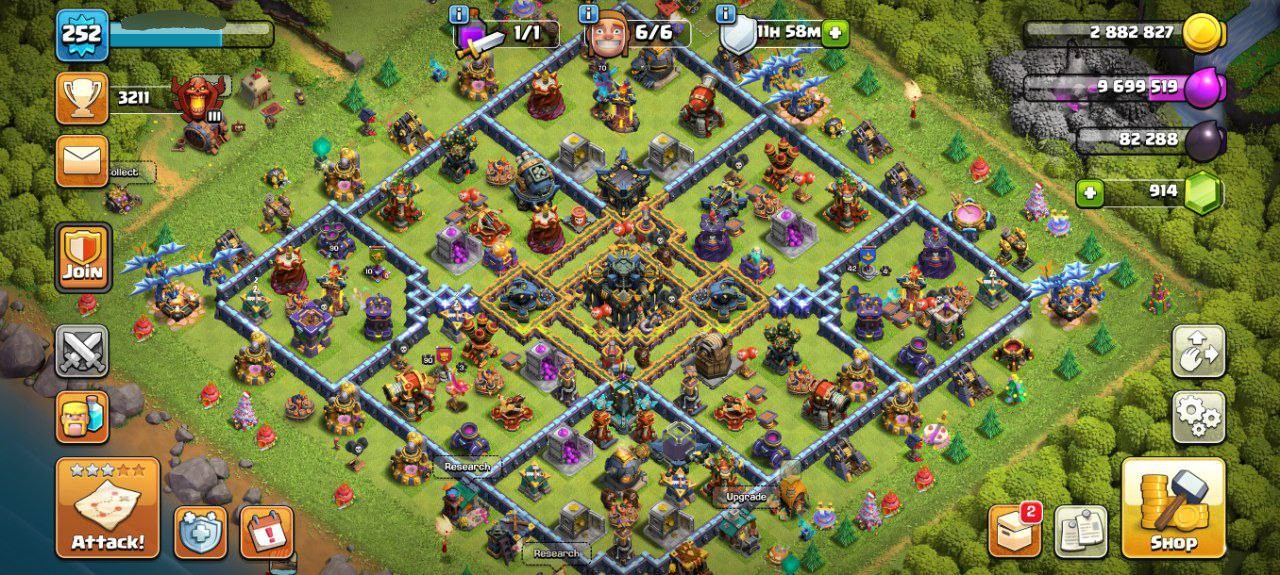Tap the gold coin resource icon
This screenshot has width=1280, height=575.
(1203, 33)
